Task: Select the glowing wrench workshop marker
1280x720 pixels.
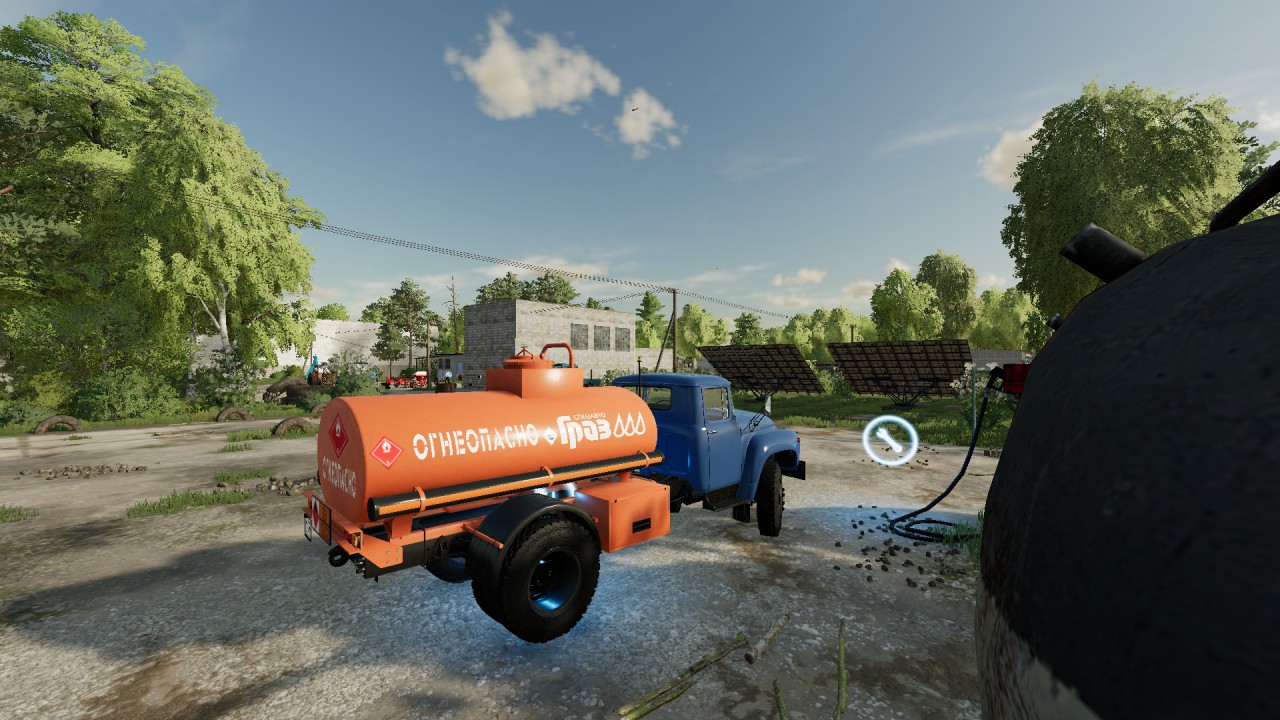Action: click(x=890, y=440)
